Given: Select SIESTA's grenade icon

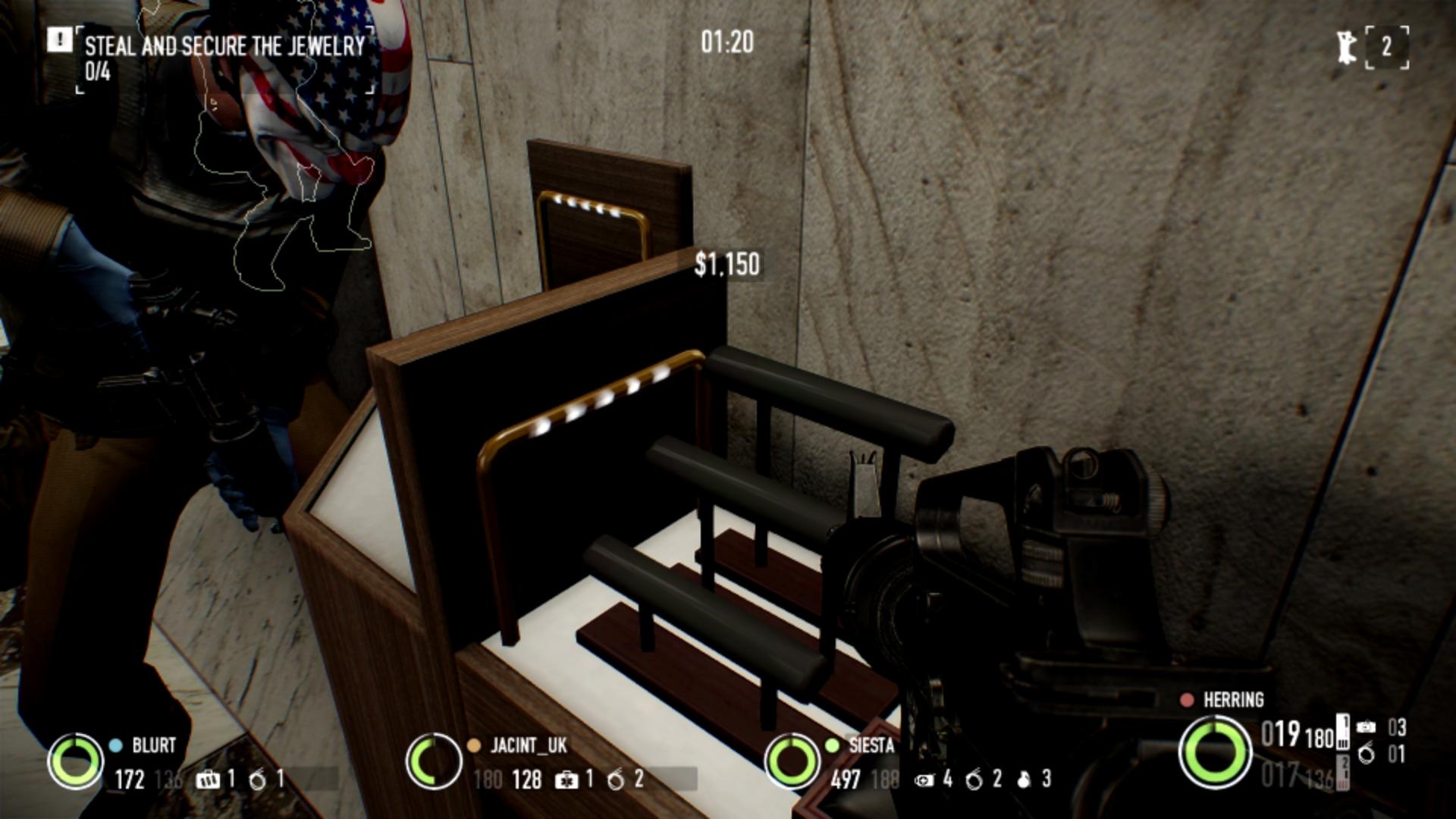Looking at the screenshot, I should pos(1024,780).
